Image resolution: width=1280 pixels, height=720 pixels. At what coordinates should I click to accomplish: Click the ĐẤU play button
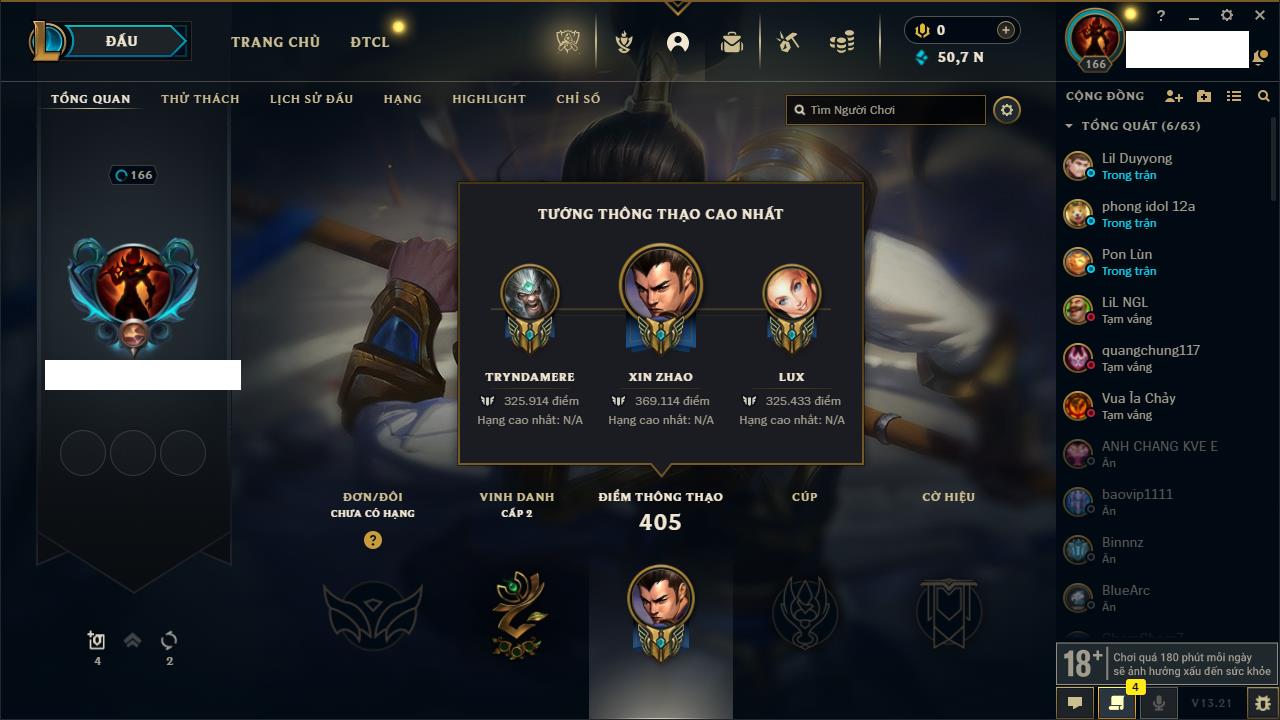point(122,41)
